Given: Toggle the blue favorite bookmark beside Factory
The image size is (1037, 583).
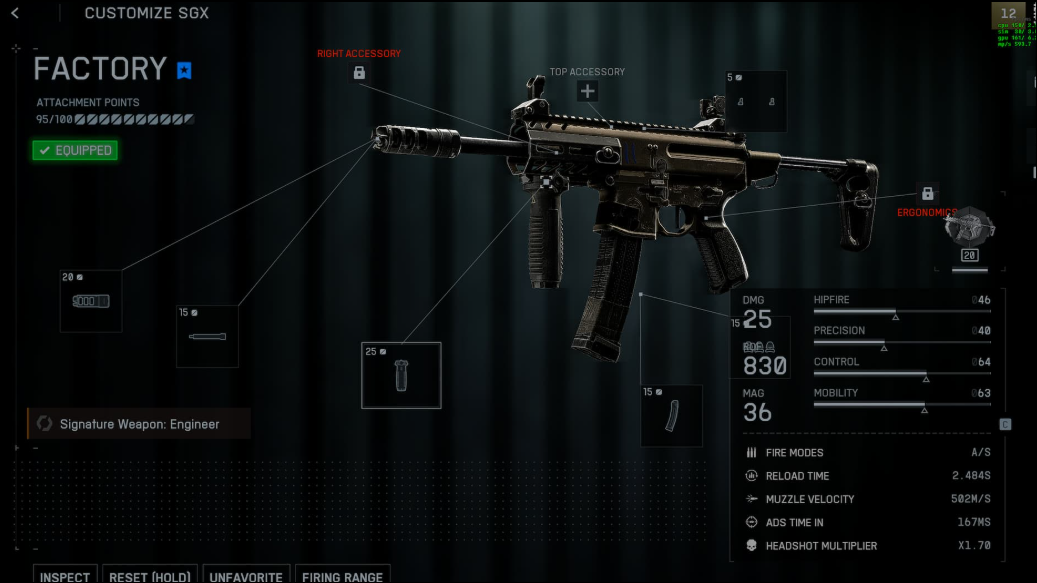Looking at the screenshot, I should click(184, 70).
